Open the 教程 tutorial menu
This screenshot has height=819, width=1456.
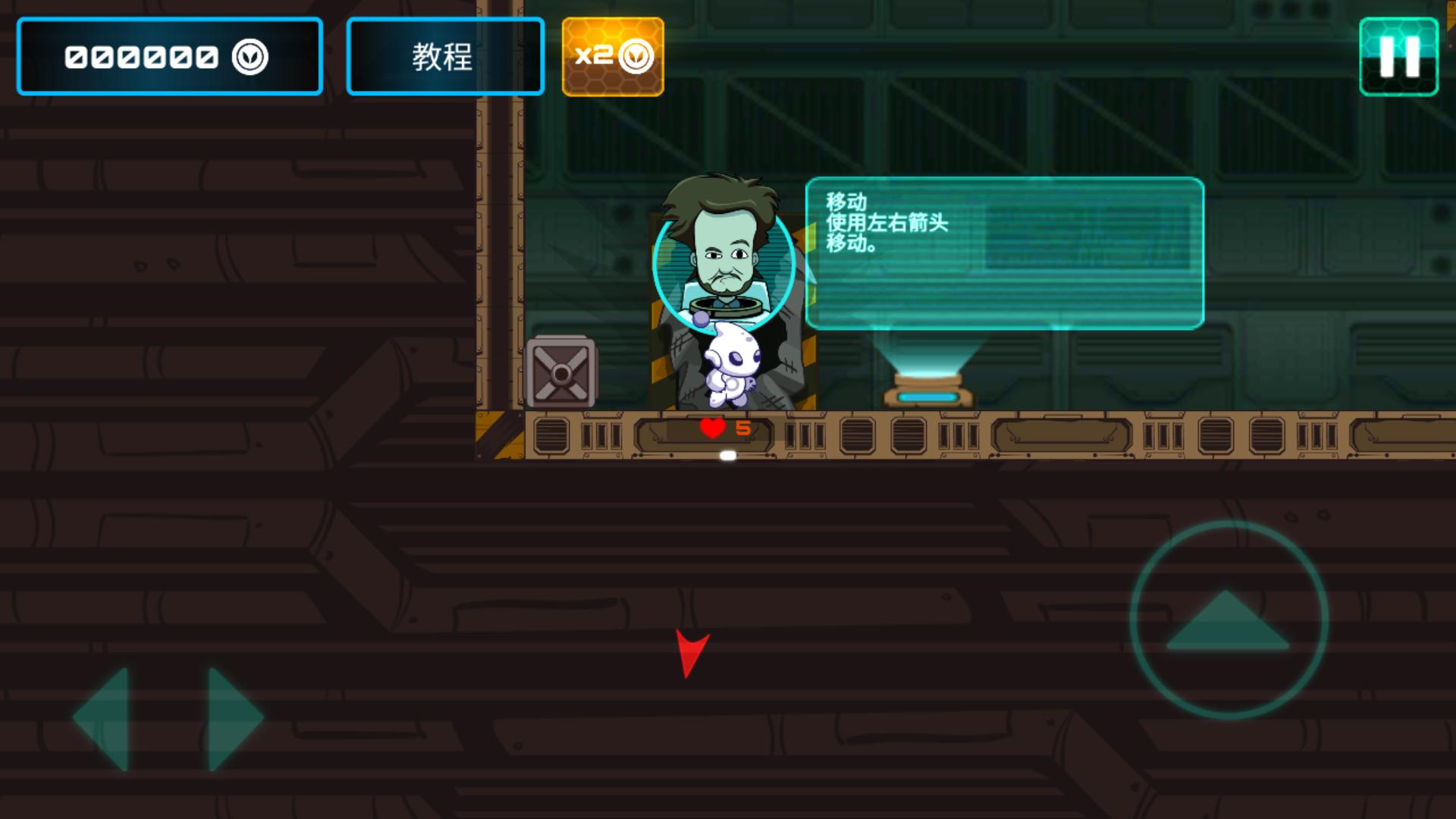pyautogui.click(x=444, y=55)
